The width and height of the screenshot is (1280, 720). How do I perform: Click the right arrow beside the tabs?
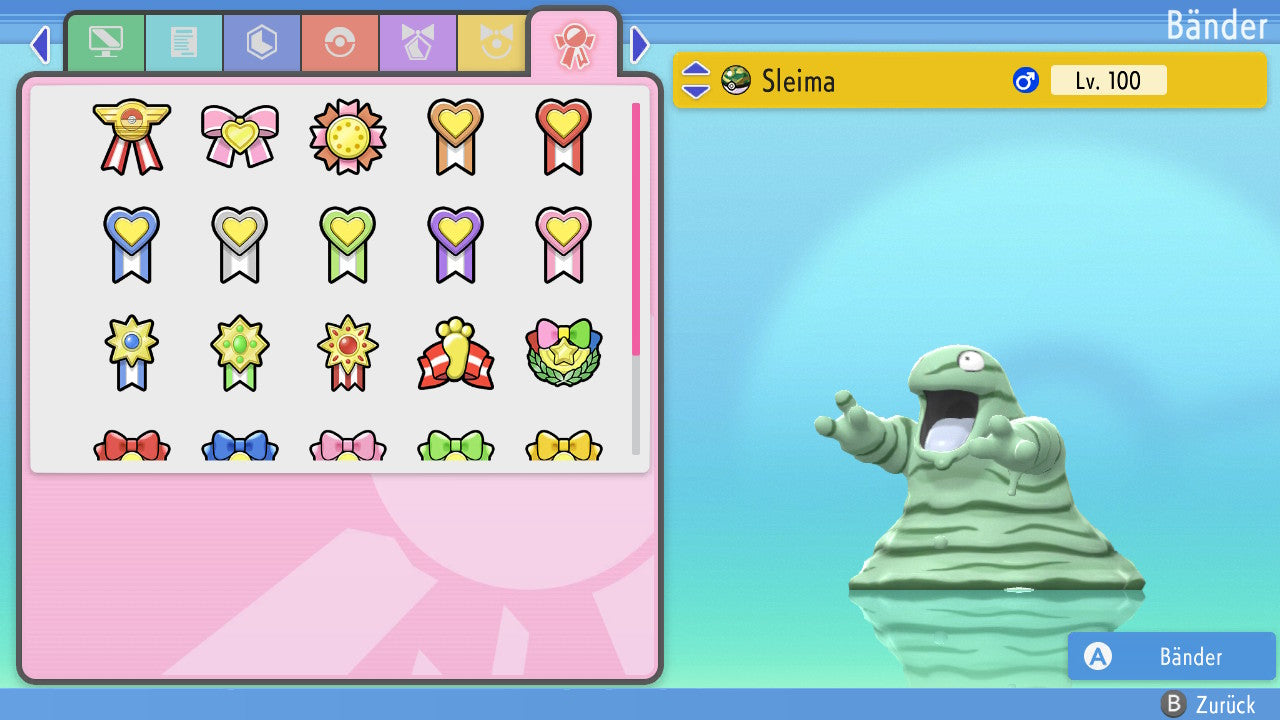pos(640,44)
